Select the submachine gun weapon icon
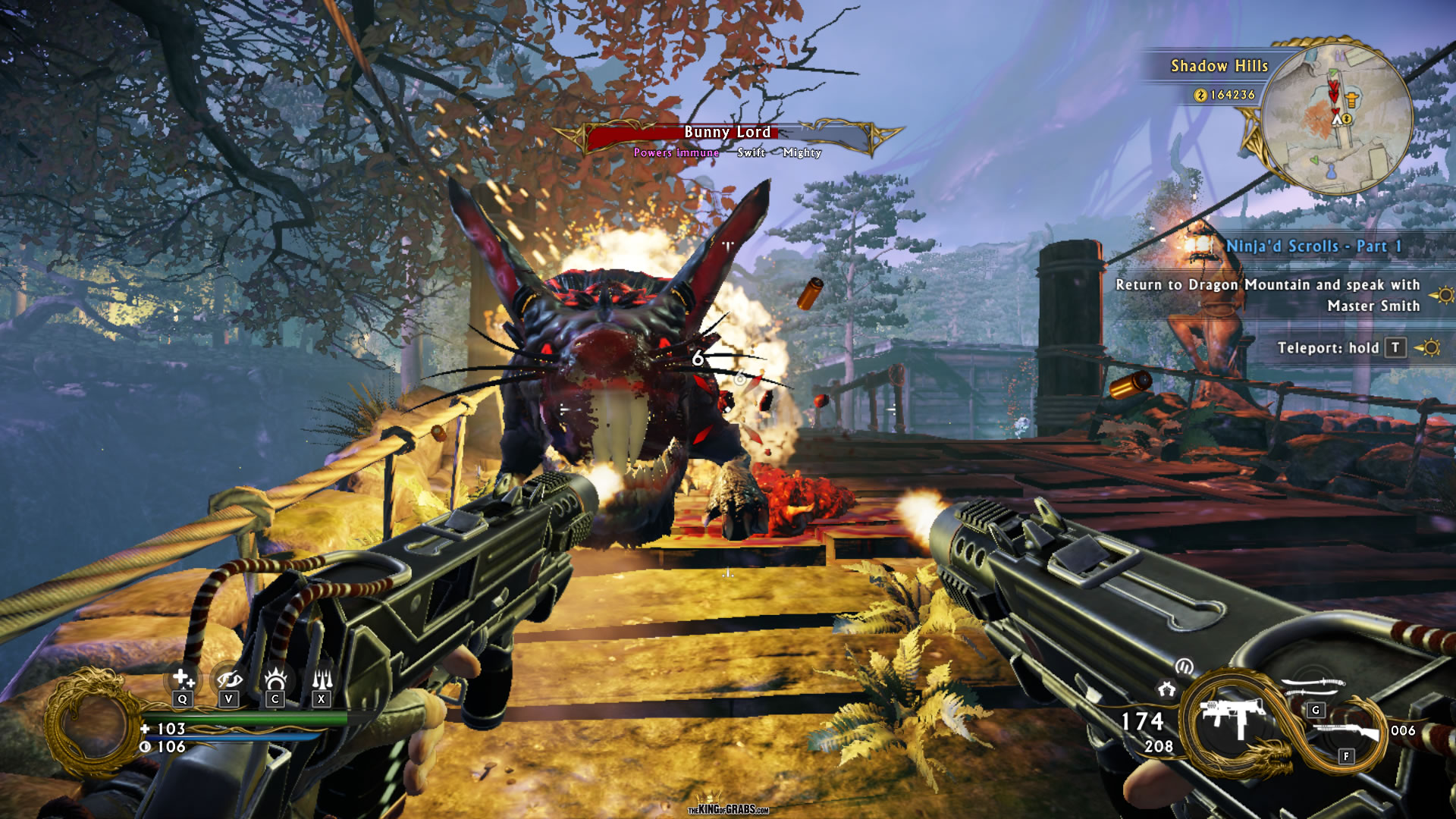Screen dimensions: 1456x819 pos(1233,717)
